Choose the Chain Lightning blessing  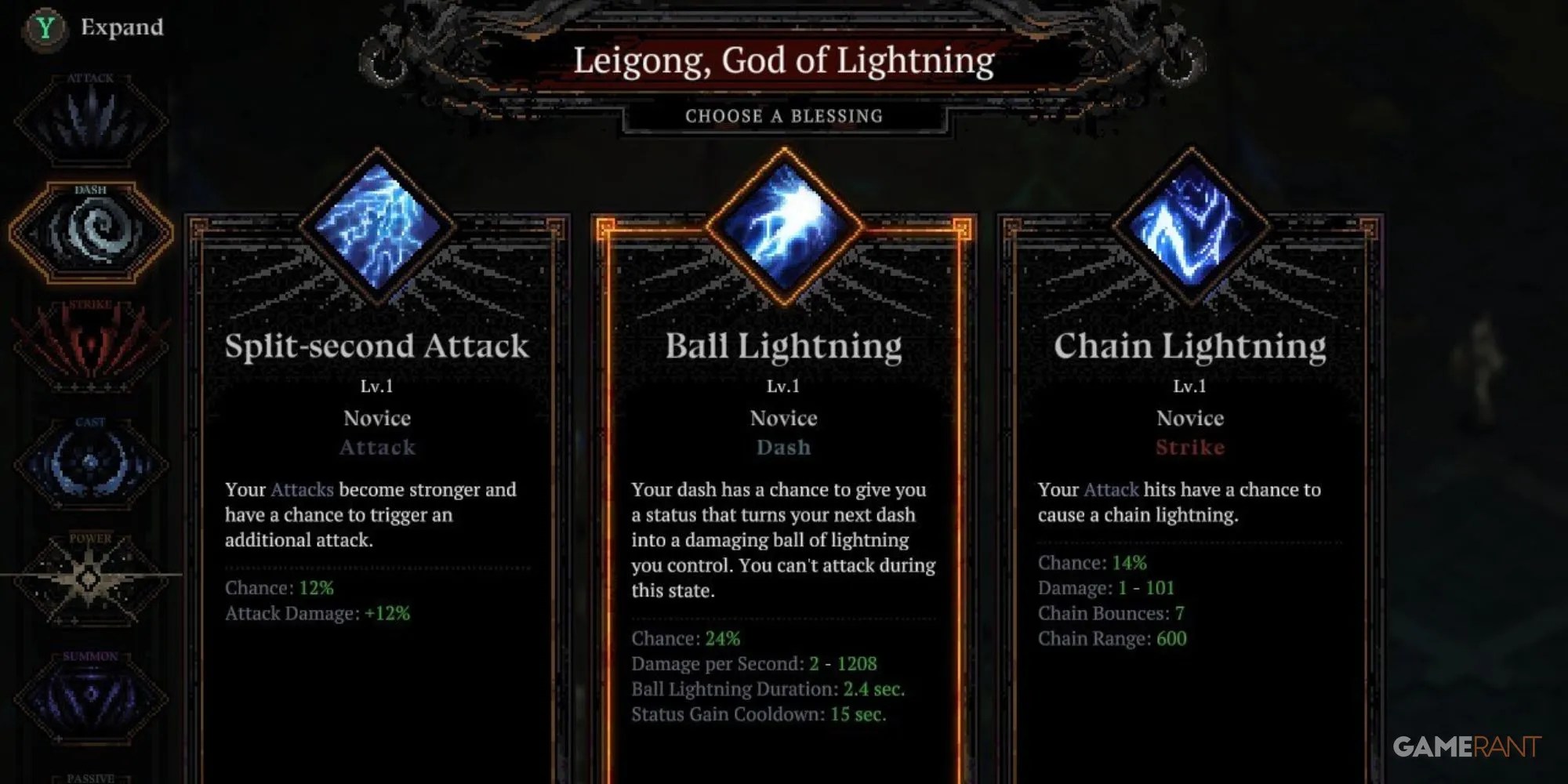click(x=1192, y=510)
